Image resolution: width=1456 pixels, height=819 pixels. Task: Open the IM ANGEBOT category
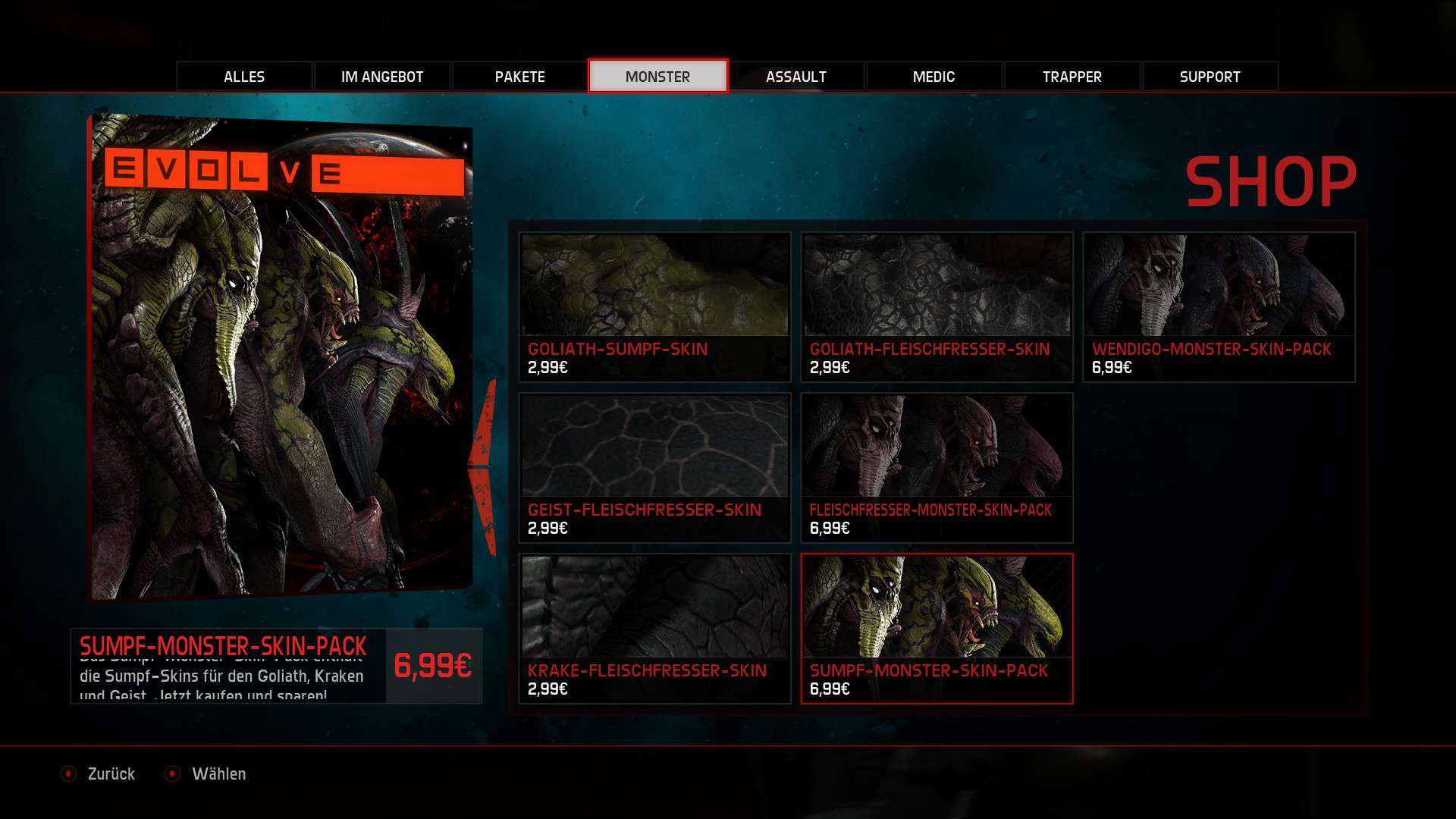coord(382,77)
